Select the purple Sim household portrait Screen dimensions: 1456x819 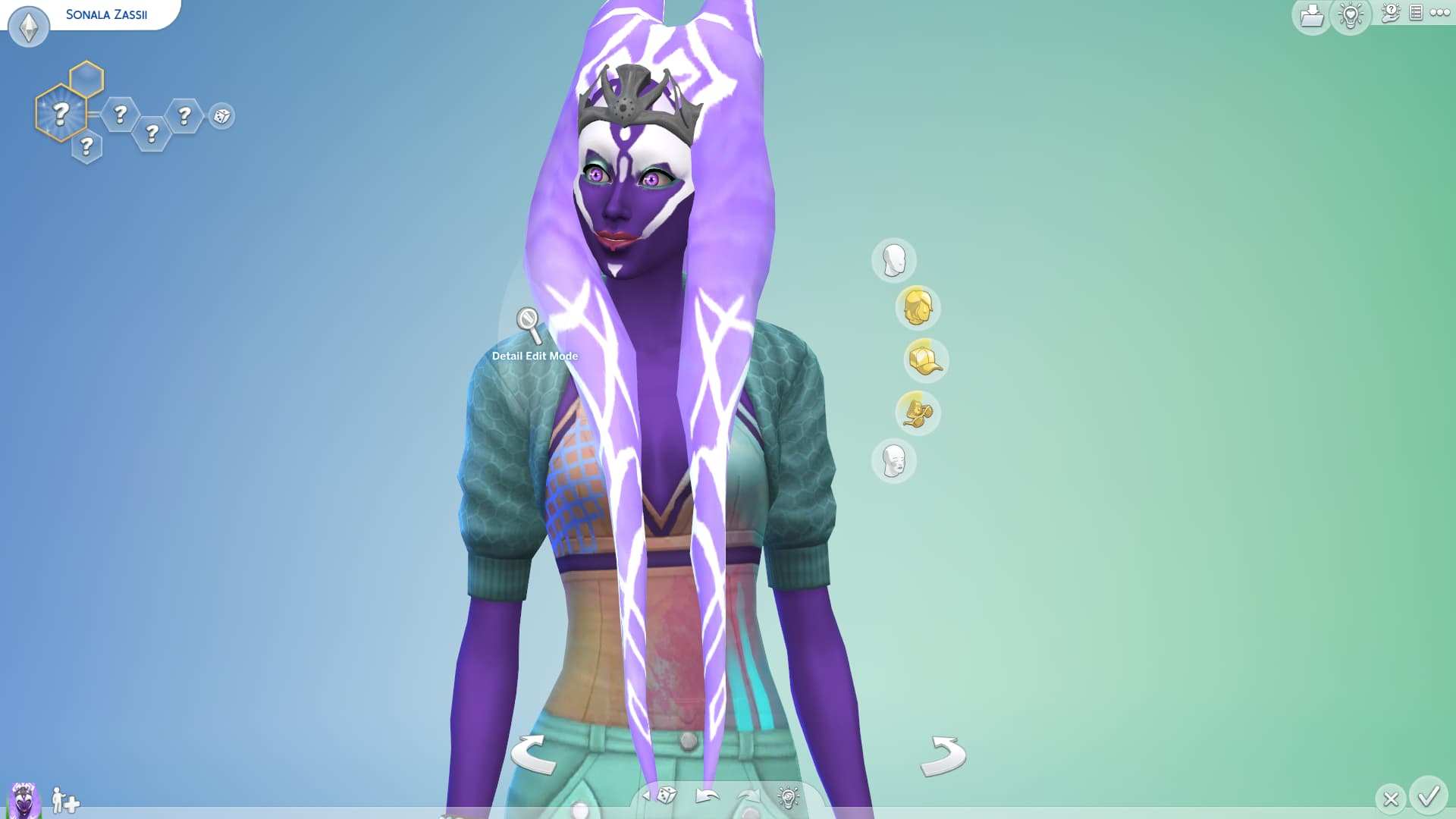[24, 800]
